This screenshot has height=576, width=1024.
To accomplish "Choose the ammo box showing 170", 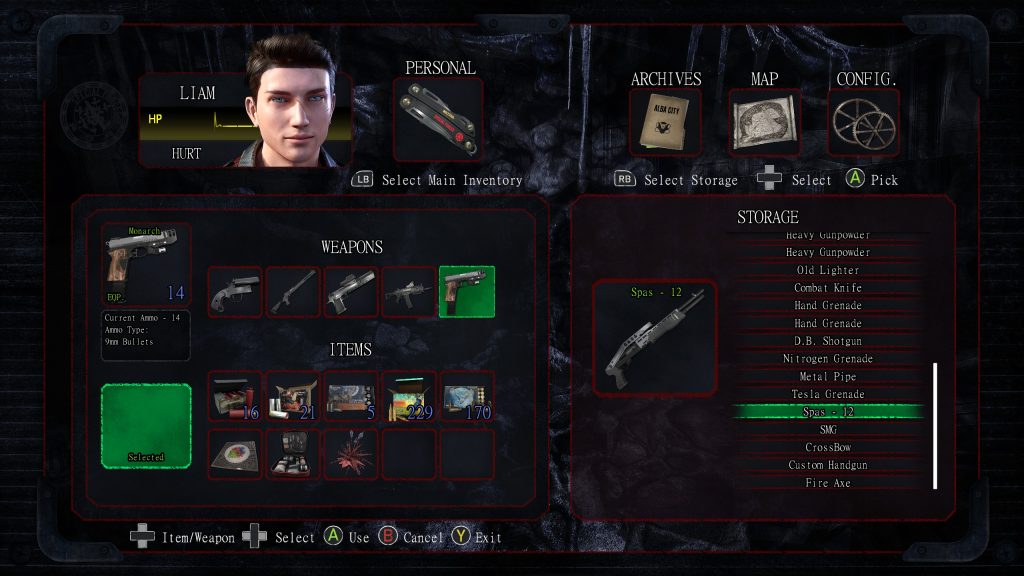I will click(x=467, y=397).
